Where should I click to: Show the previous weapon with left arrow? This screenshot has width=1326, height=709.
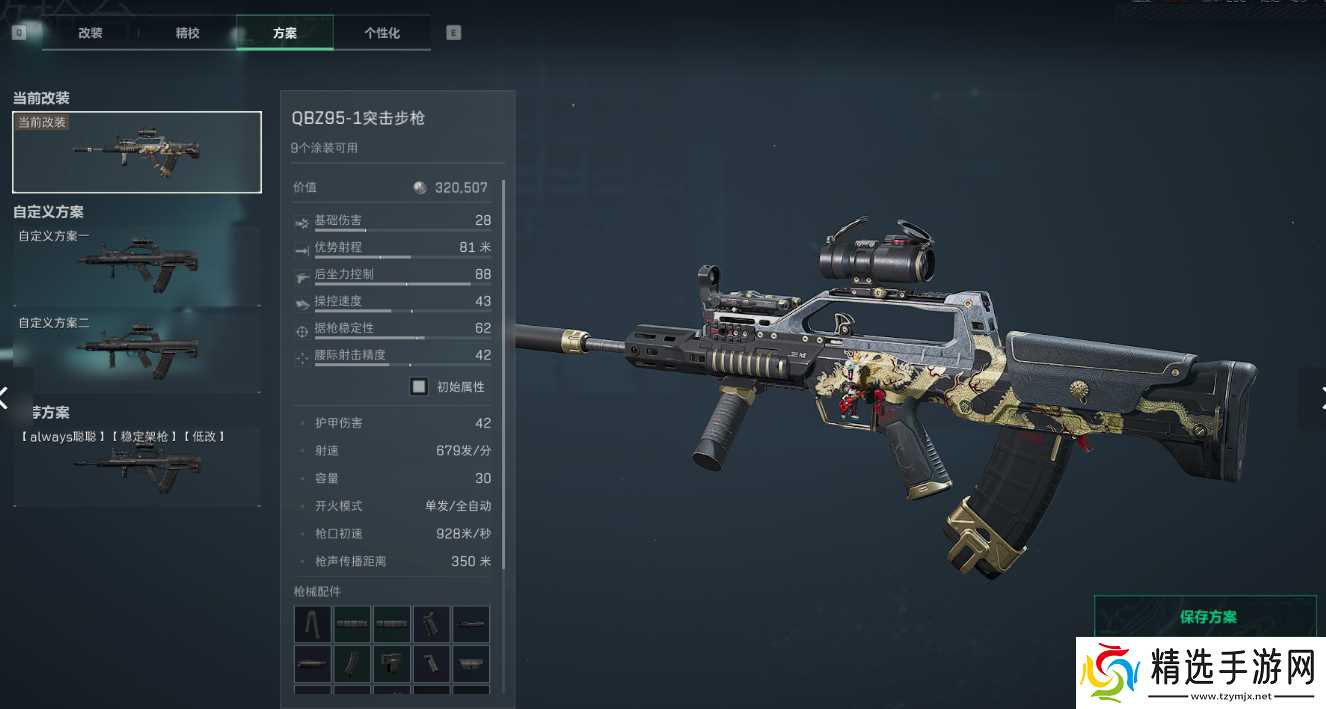[5, 397]
